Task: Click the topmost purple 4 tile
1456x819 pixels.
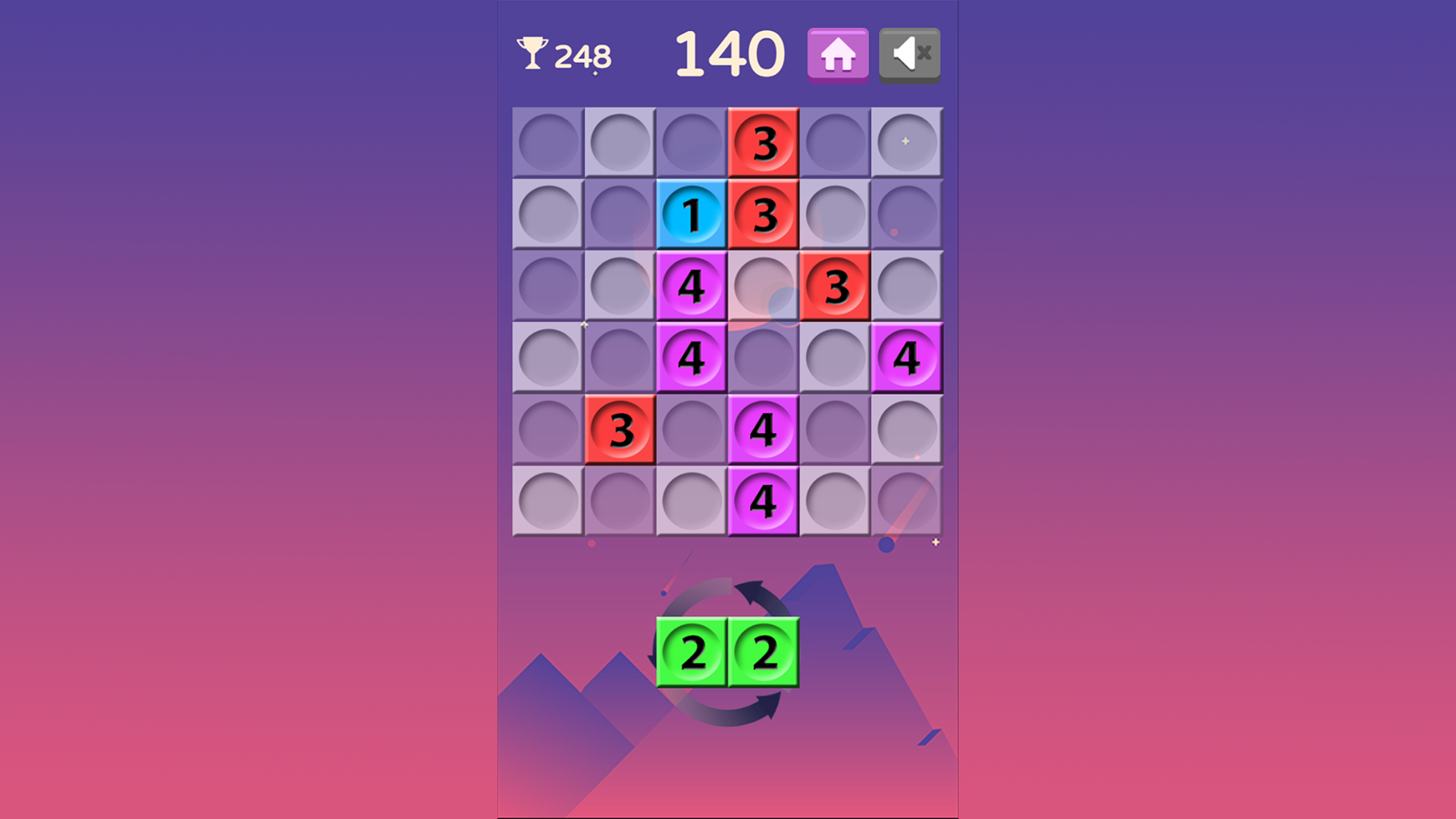Action: click(692, 287)
